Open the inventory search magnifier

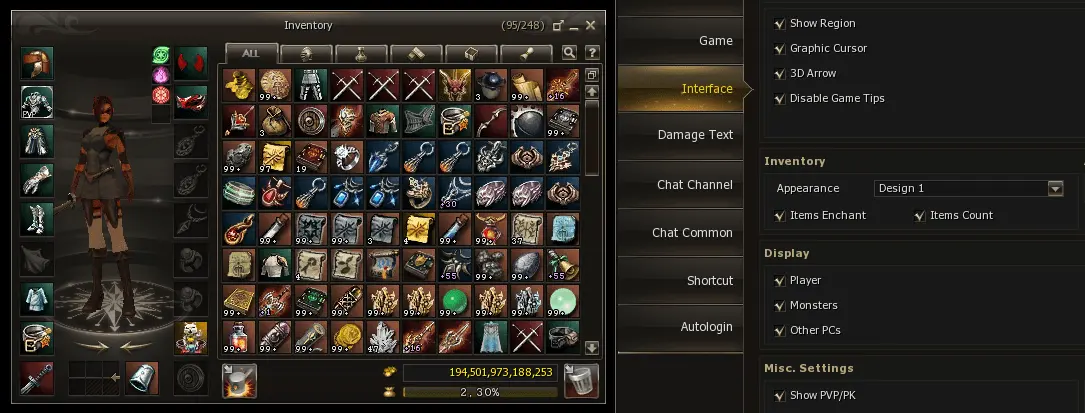coord(570,53)
